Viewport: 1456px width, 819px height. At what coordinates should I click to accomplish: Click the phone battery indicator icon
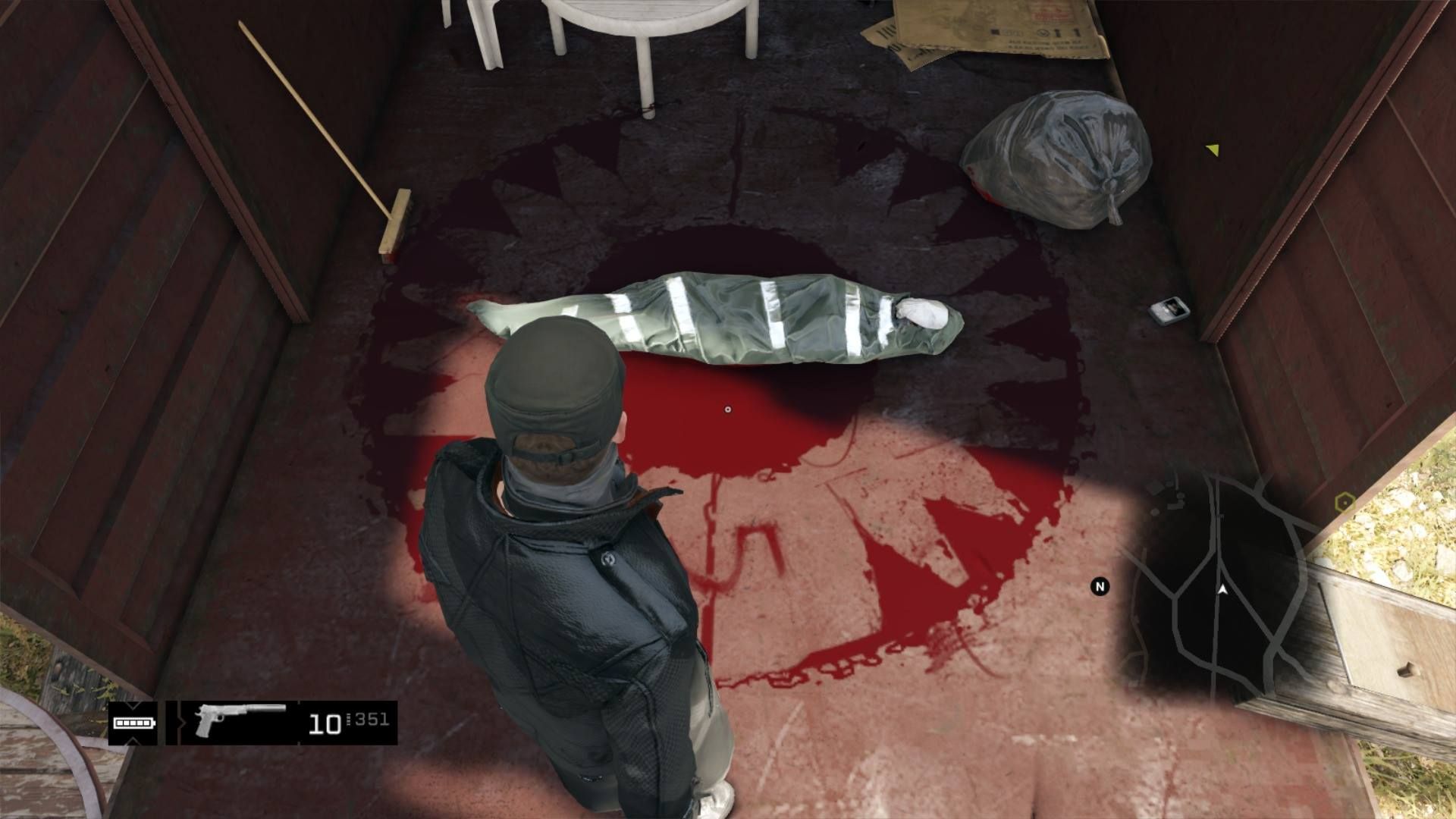tap(133, 723)
